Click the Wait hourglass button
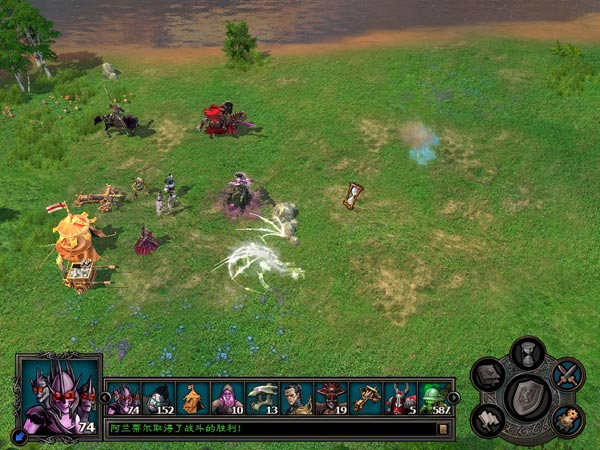600x450 pixels. pos(527,353)
